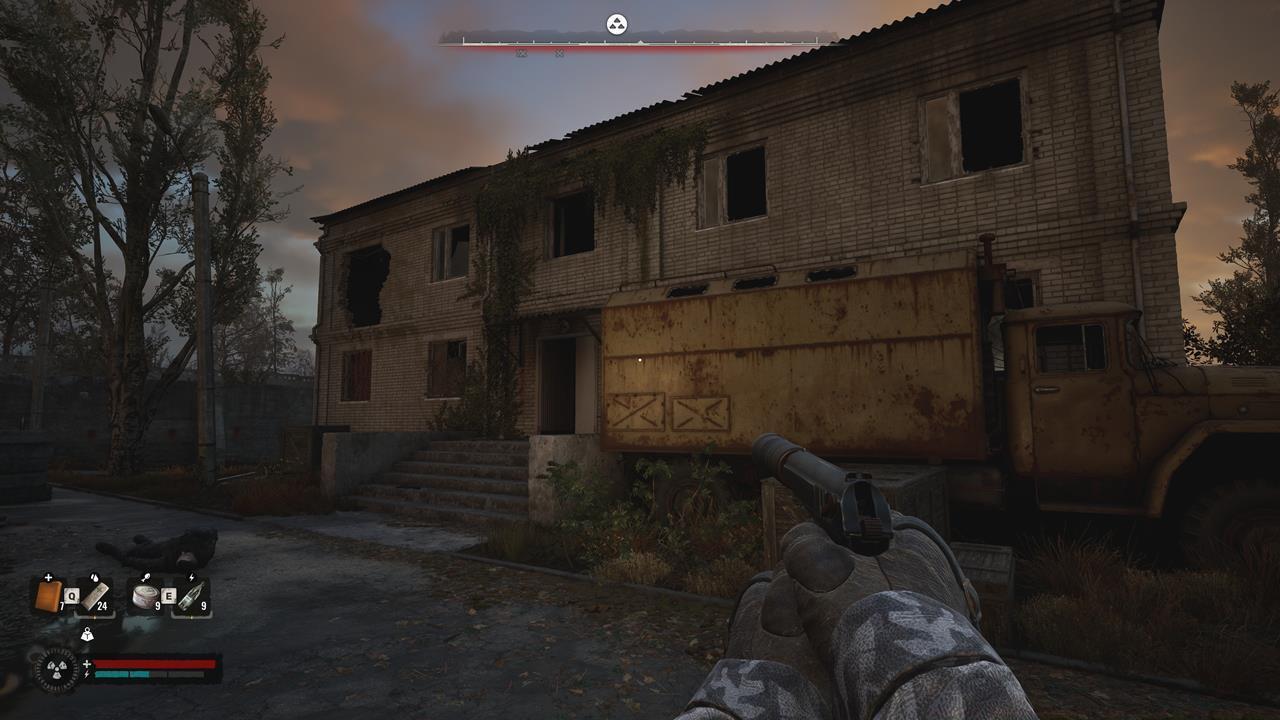Click the triangular waypoint notch on the compass bar
1280x720 pixels.
(642, 41)
